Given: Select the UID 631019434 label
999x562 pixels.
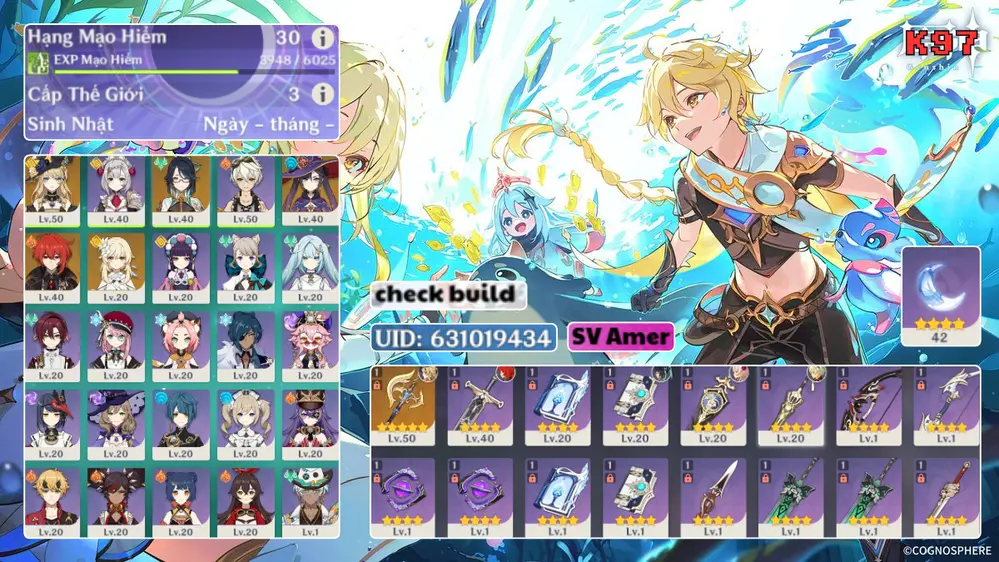Looking at the screenshot, I should click(464, 337).
